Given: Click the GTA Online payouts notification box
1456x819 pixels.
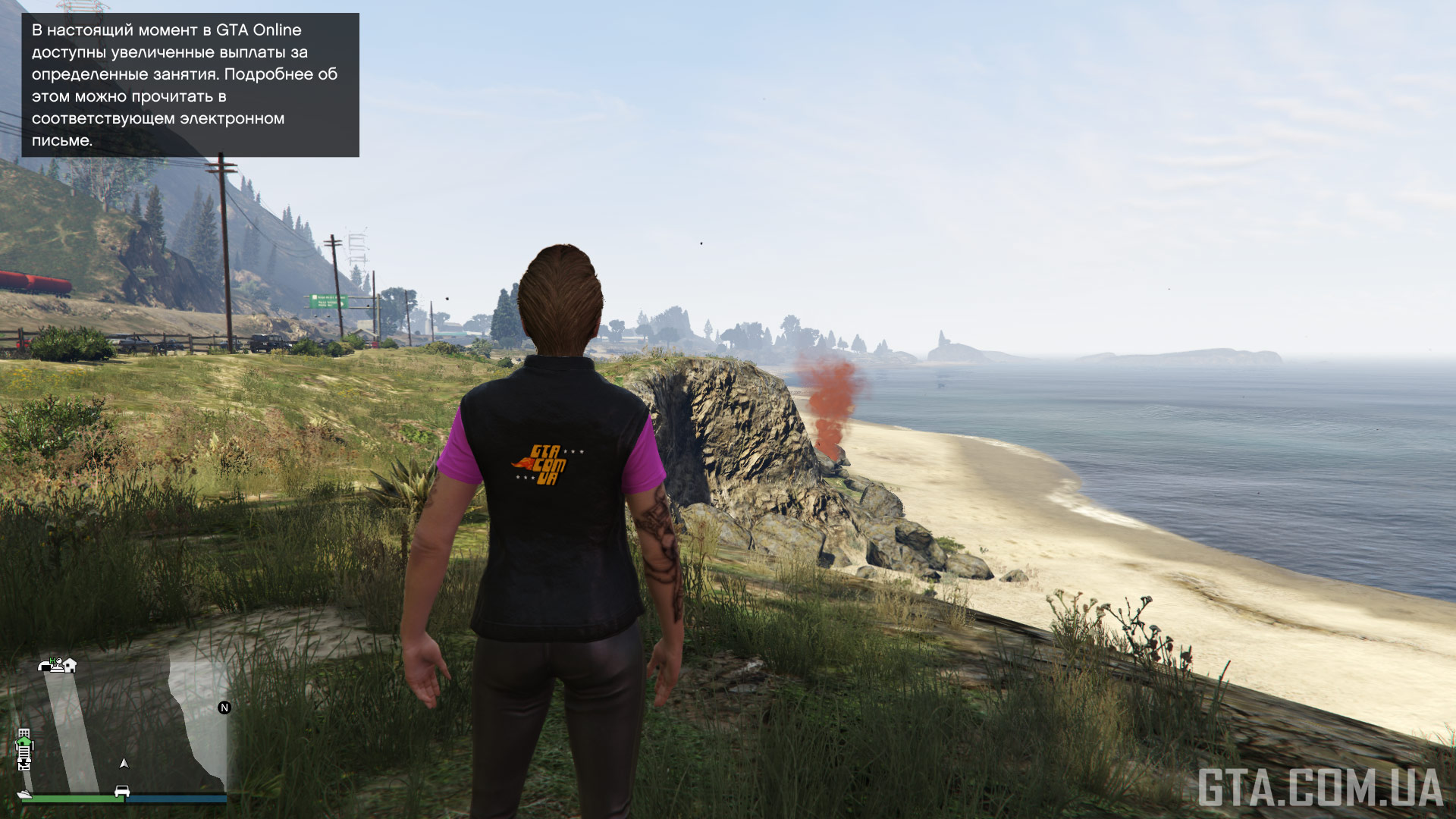Looking at the screenshot, I should 190,85.
